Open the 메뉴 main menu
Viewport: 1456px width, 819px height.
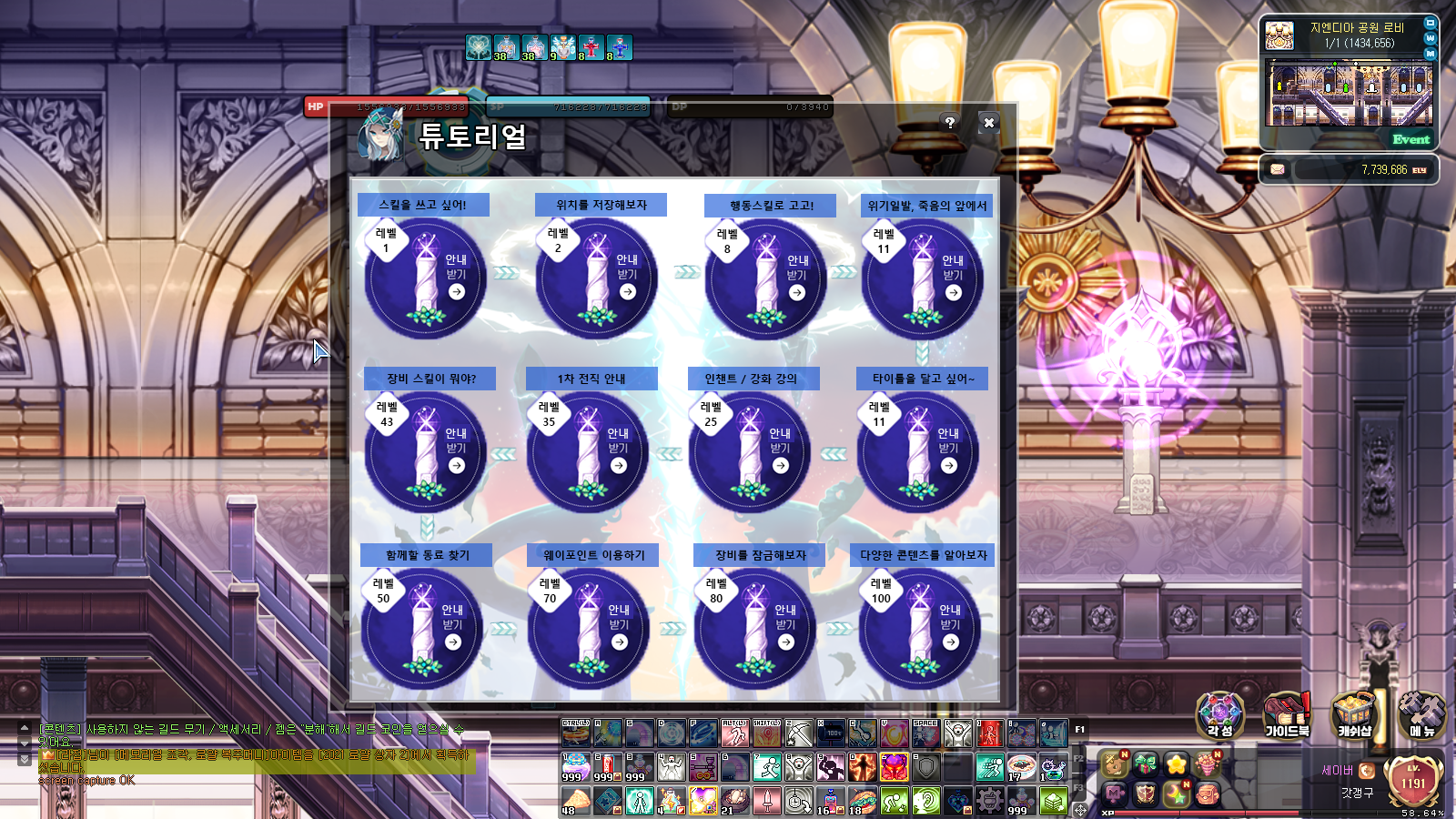(x=1421, y=714)
